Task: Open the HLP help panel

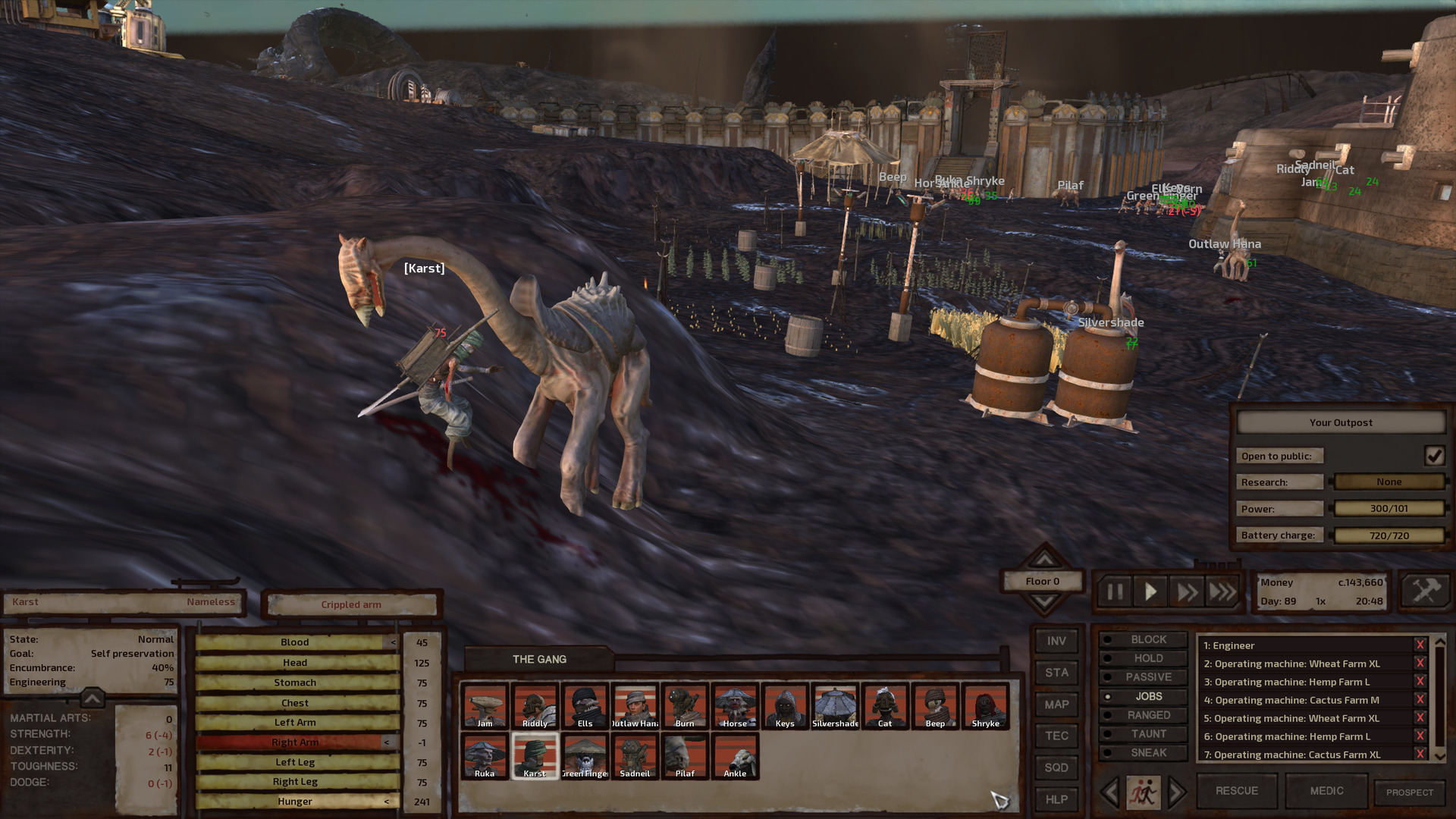Action: (x=1056, y=799)
